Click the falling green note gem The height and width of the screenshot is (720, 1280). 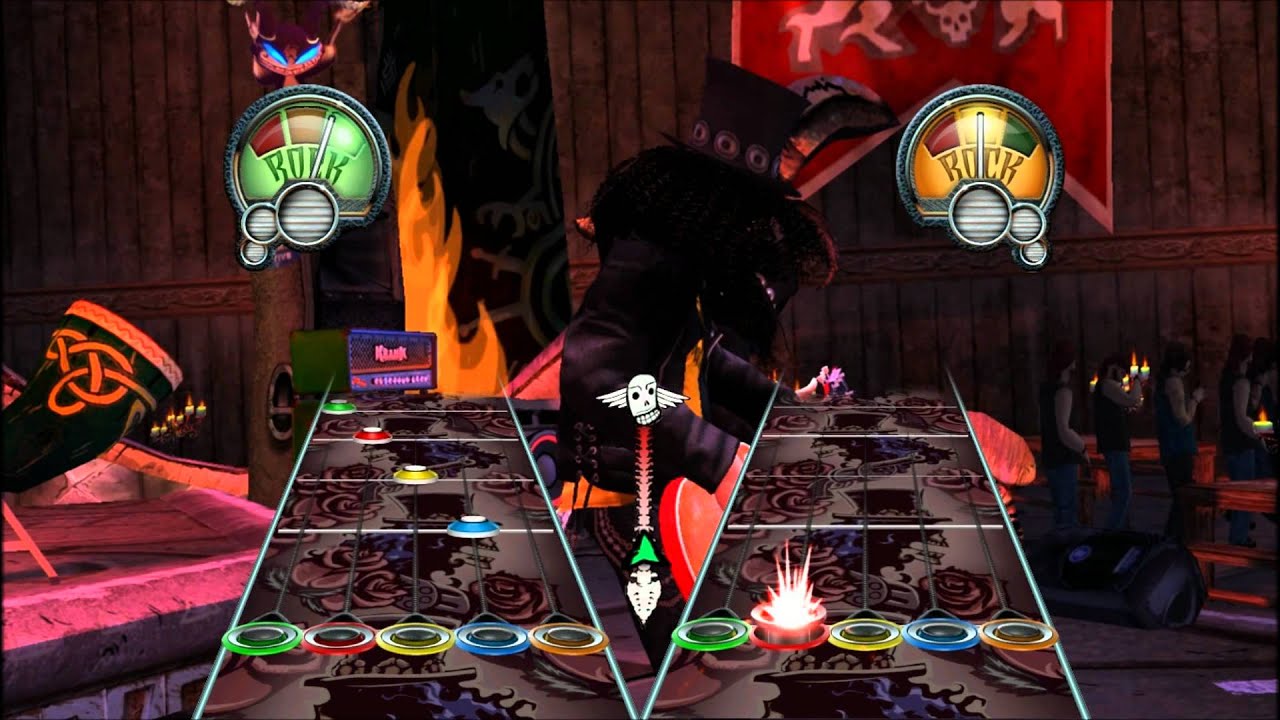click(x=339, y=406)
